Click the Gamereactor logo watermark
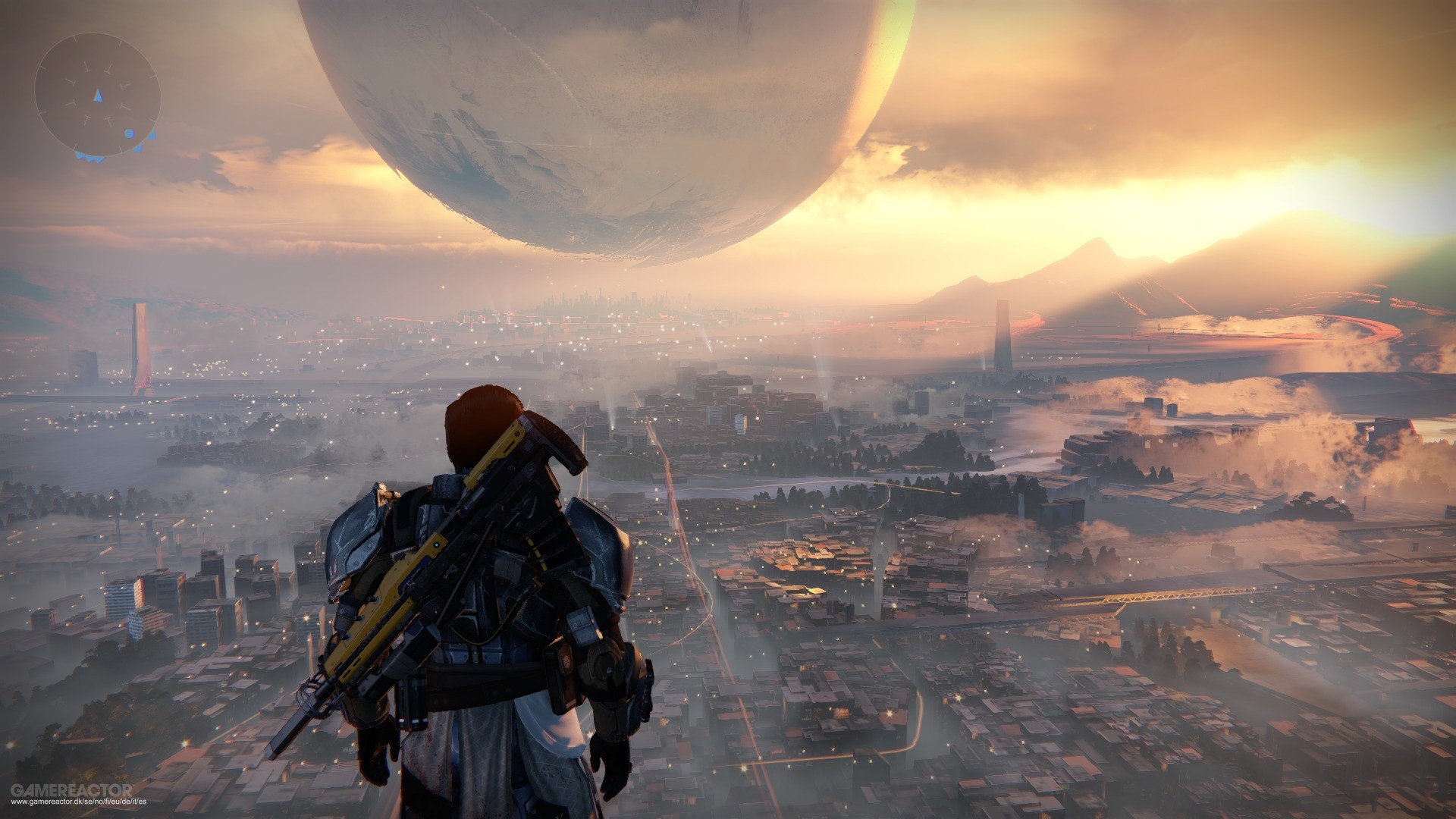Viewport: 1456px width, 819px height. pos(72,790)
